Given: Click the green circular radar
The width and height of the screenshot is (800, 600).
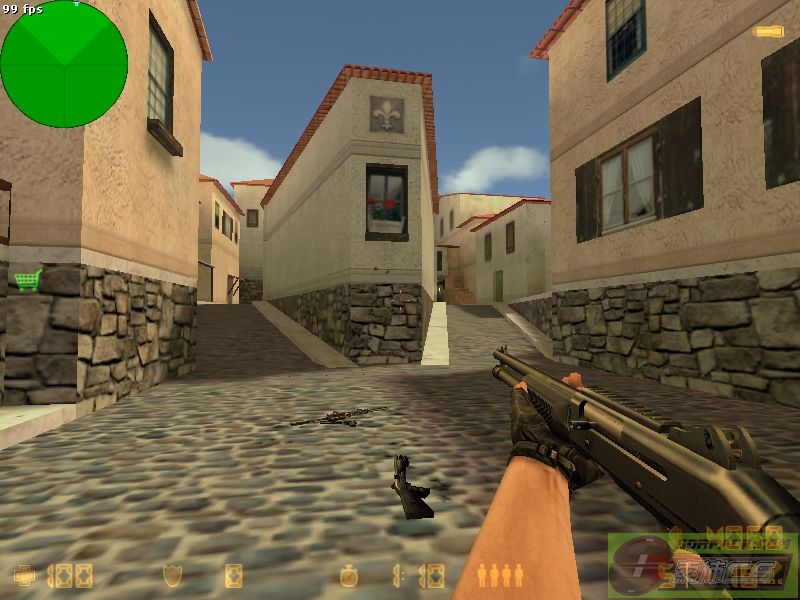Looking at the screenshot, I should [64, 64].
